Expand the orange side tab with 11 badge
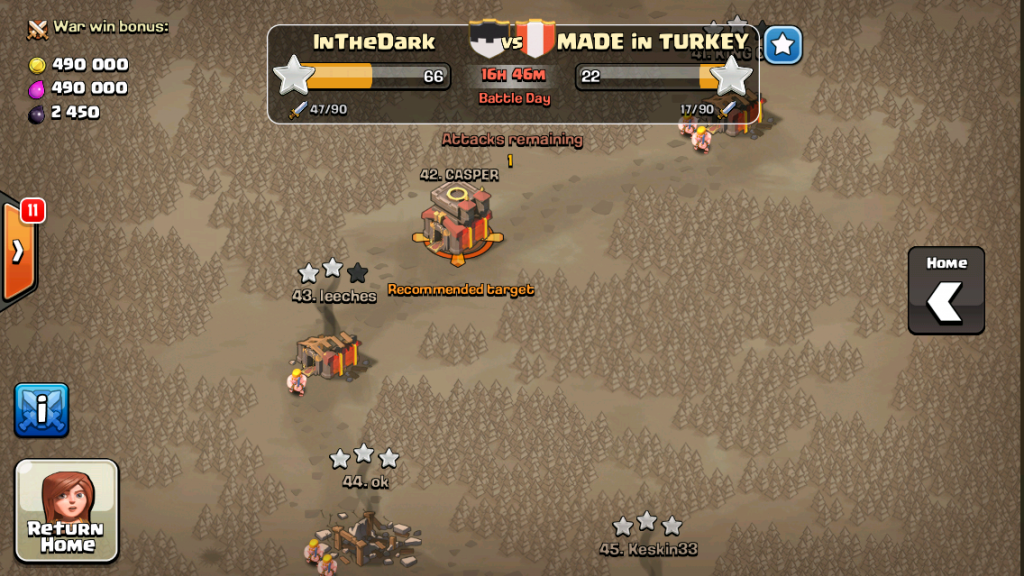This screenshot has width=1024, height=576. click(17, 251)
